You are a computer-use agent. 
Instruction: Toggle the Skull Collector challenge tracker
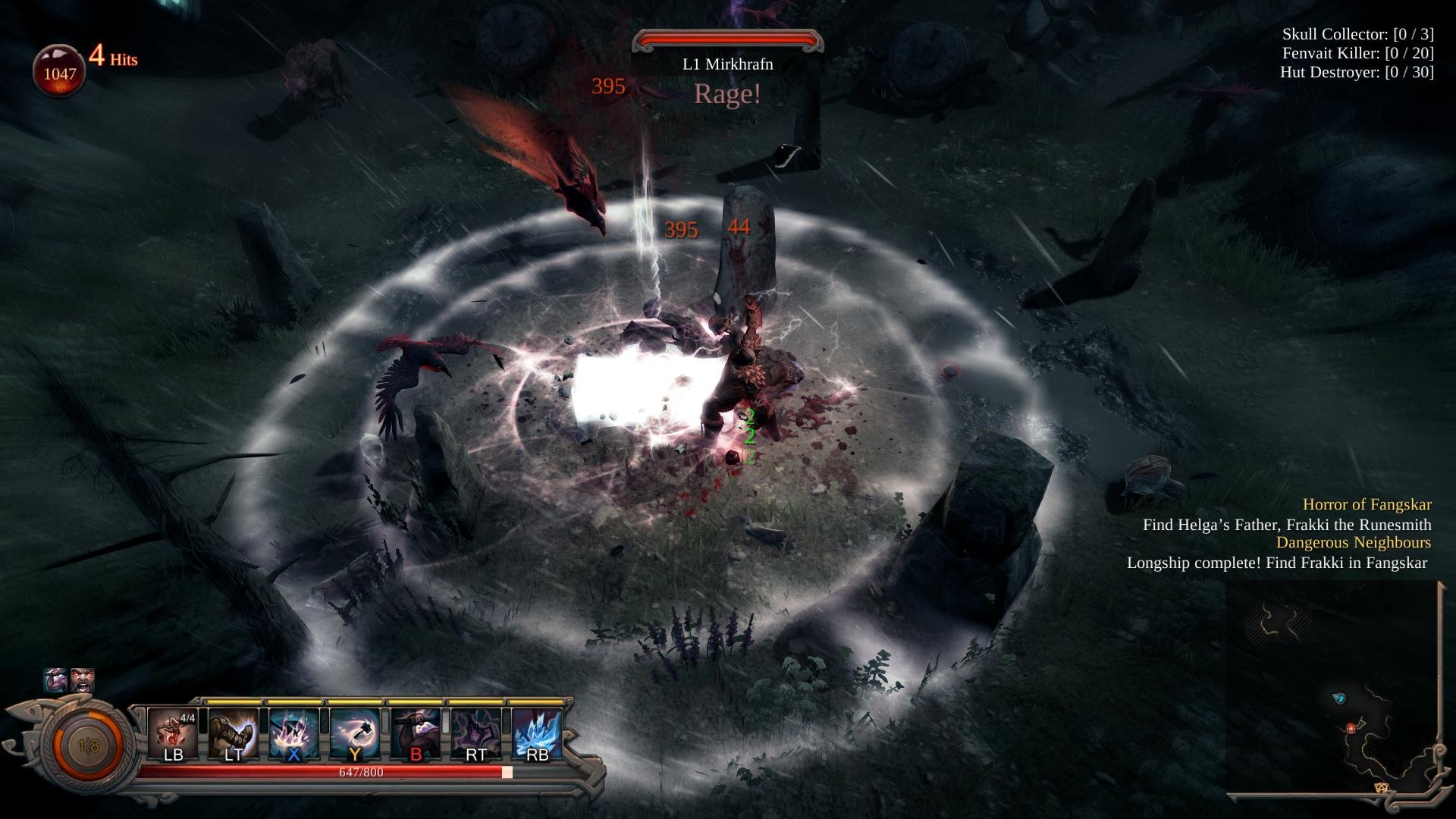click(1357, 33)
